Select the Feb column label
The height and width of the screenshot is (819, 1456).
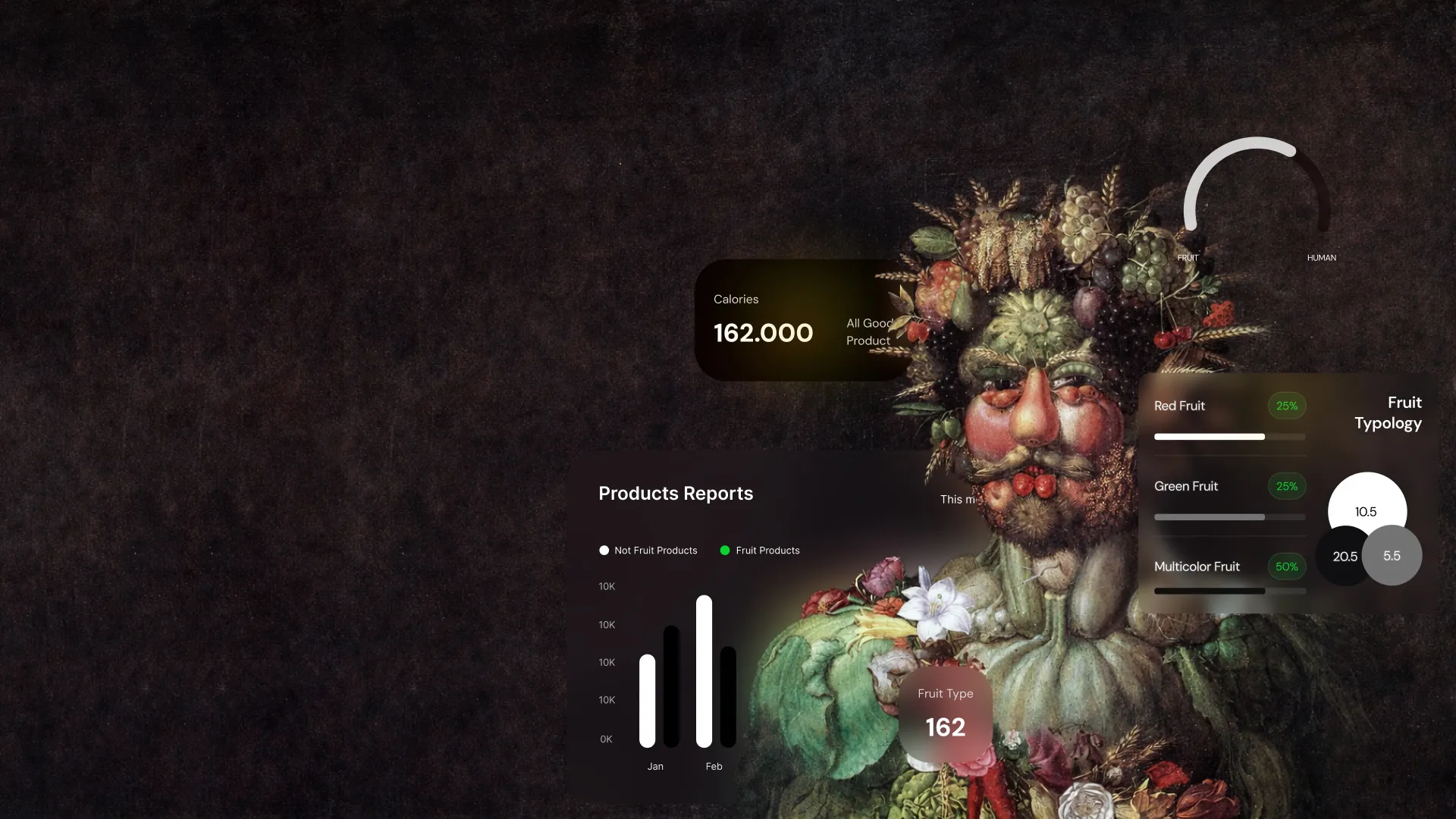714,766
